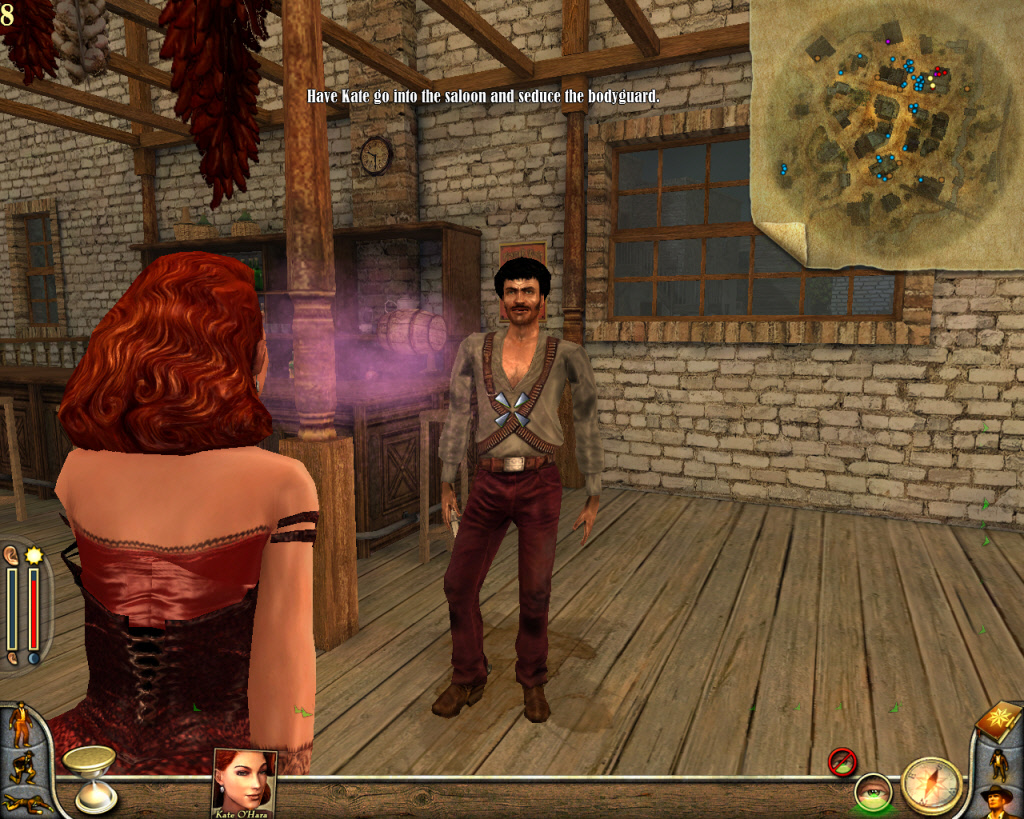The width and height of the screenshot is (1024, 819).
Task: Click the full-body figure icon below the journal
Action: click(999, 764)
